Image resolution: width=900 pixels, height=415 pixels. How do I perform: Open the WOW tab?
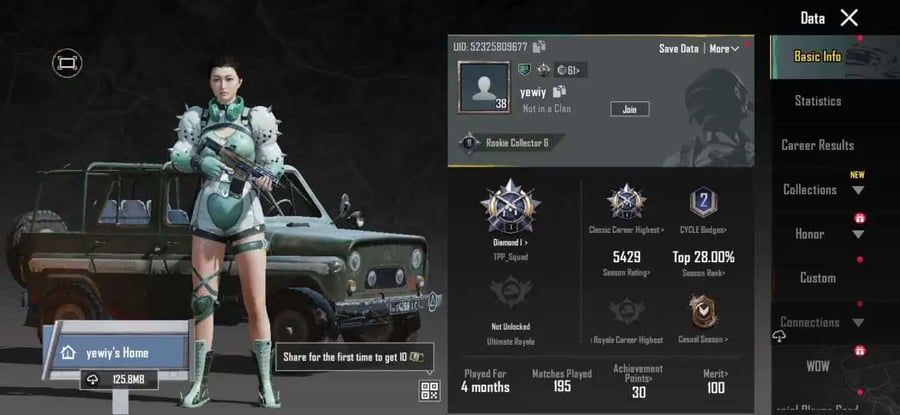pos(817,366)
